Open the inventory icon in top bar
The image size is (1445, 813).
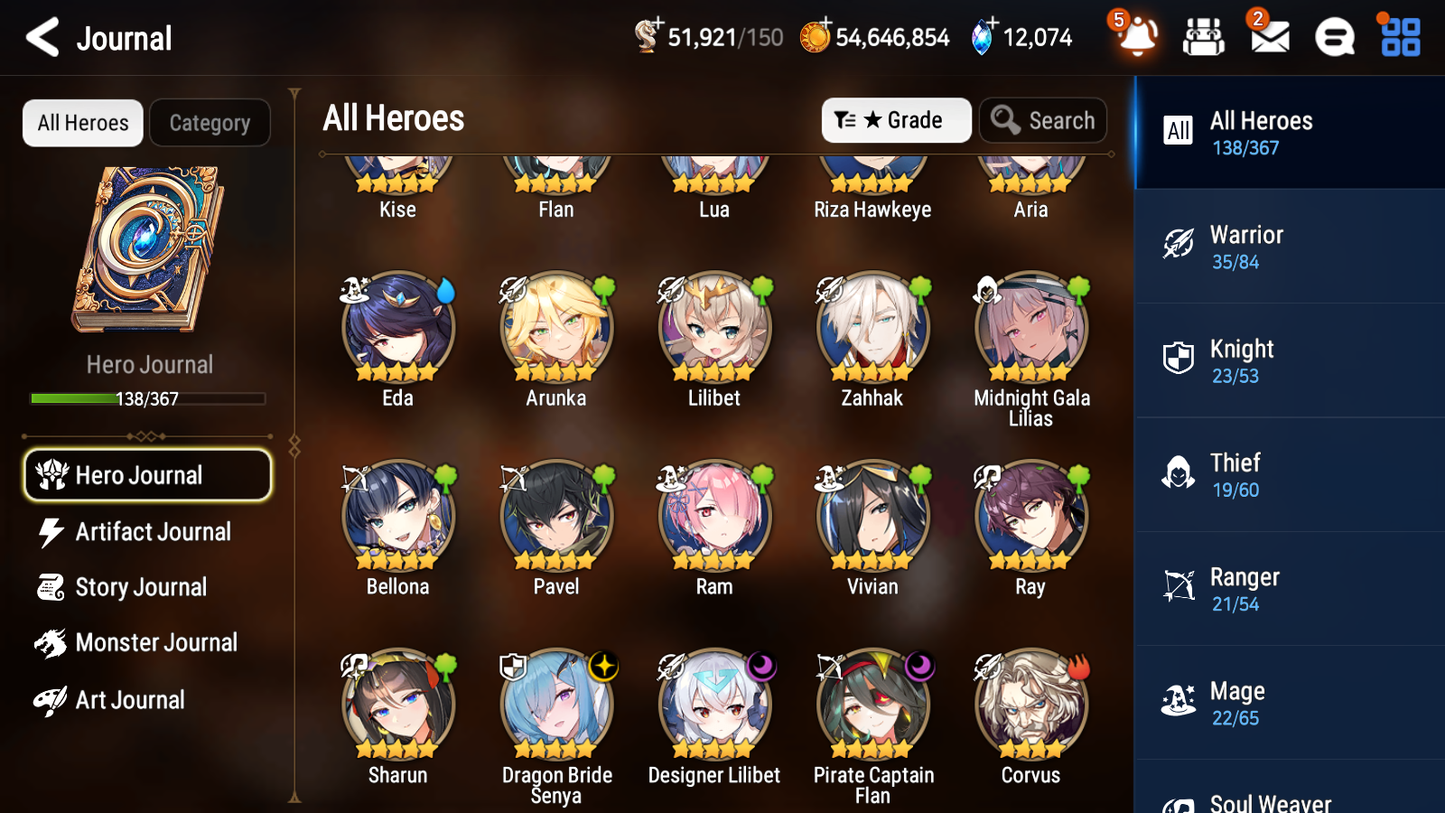pyautogui.click(x=1204, y=36)
